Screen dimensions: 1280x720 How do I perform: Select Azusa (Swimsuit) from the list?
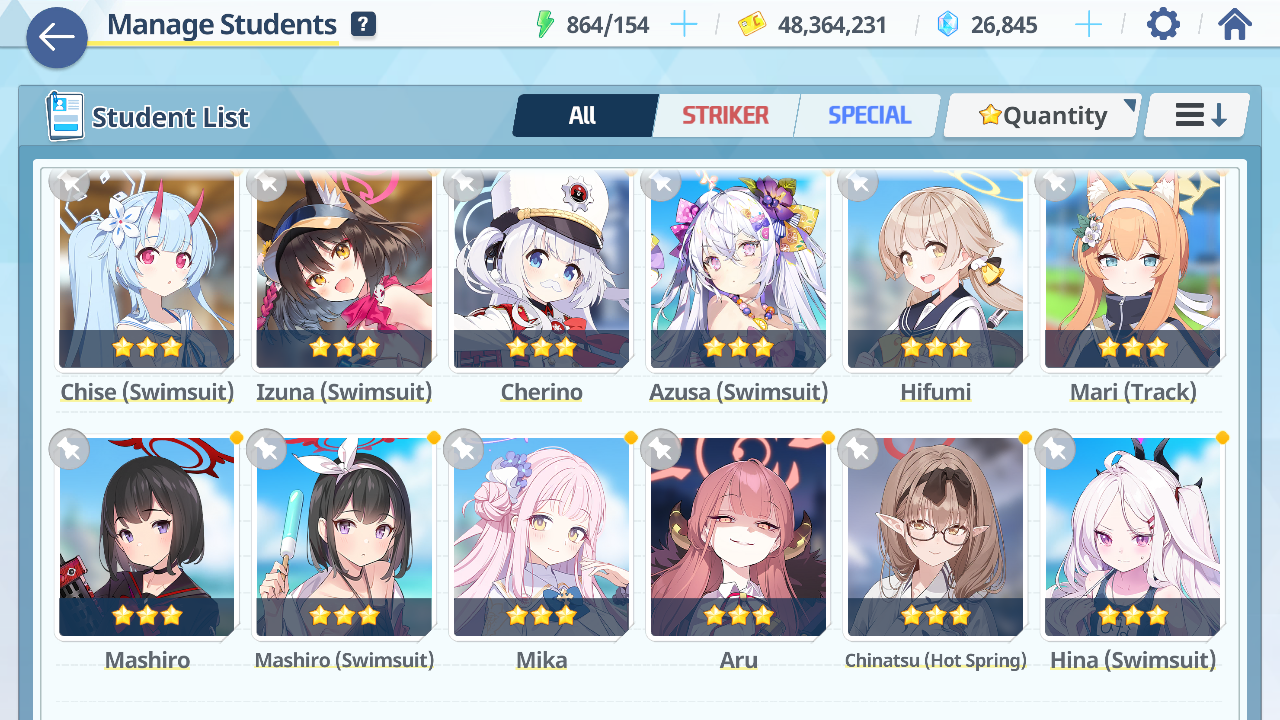(x=738, y=270)
